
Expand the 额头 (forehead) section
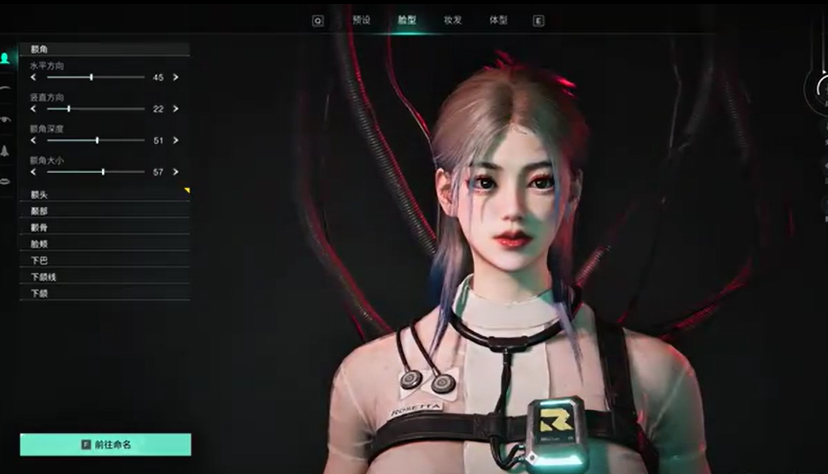click(104, 194)
